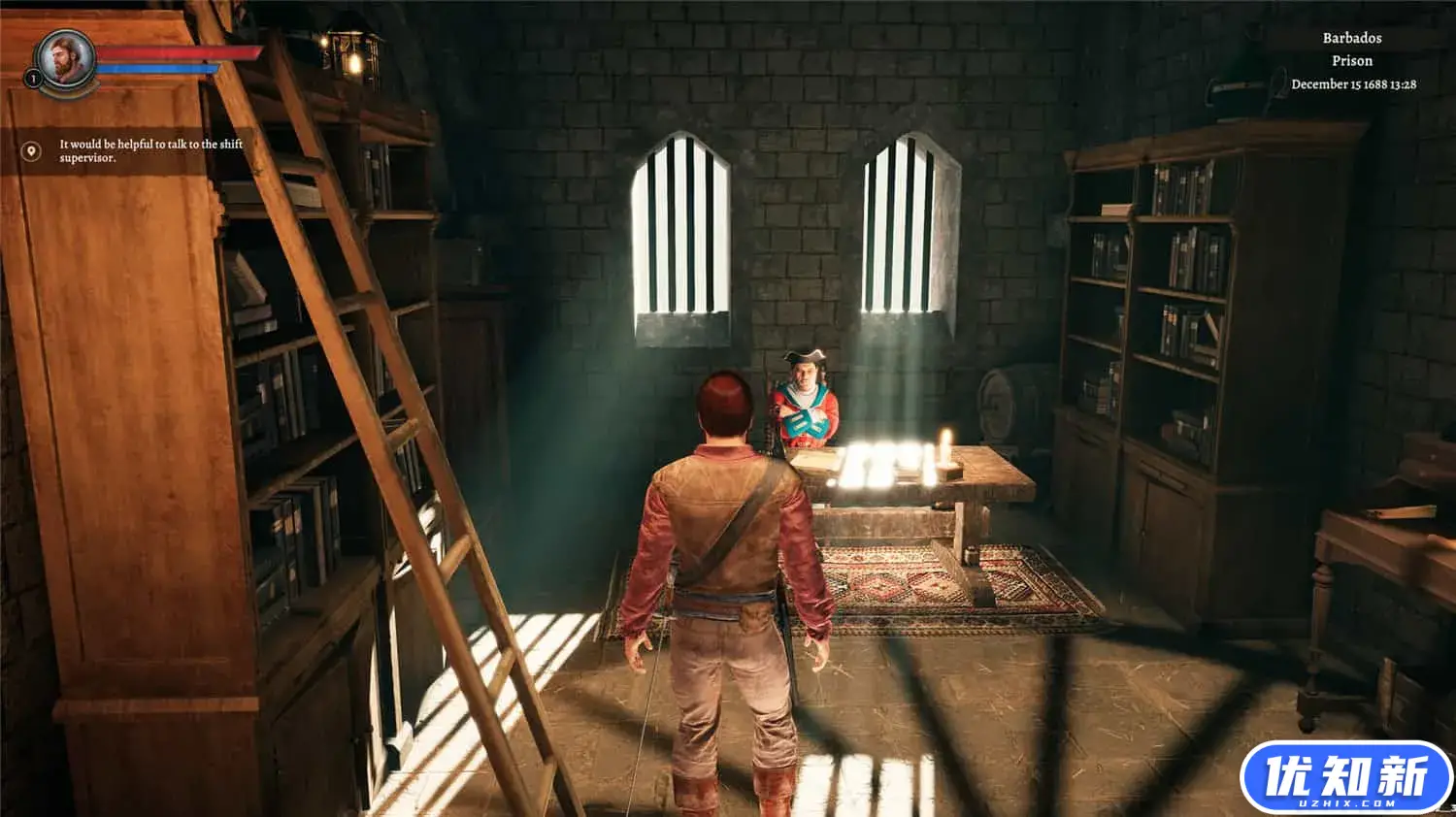Select the shift supervisor quest objective
Screen dimensions: 1456x817
[150, 150]
